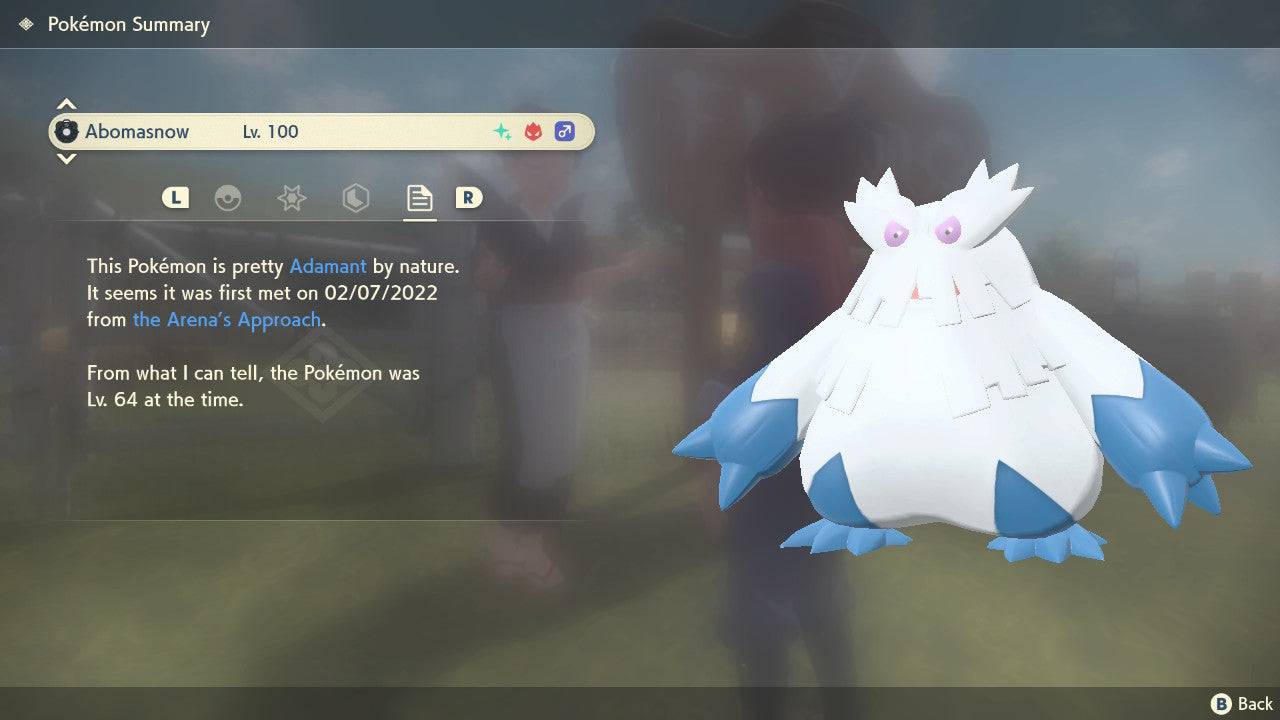Open the hexagonal moves tab
The width and height of the screenshot is (1280, 720).
pyautogui.click(x=355, y=198)
